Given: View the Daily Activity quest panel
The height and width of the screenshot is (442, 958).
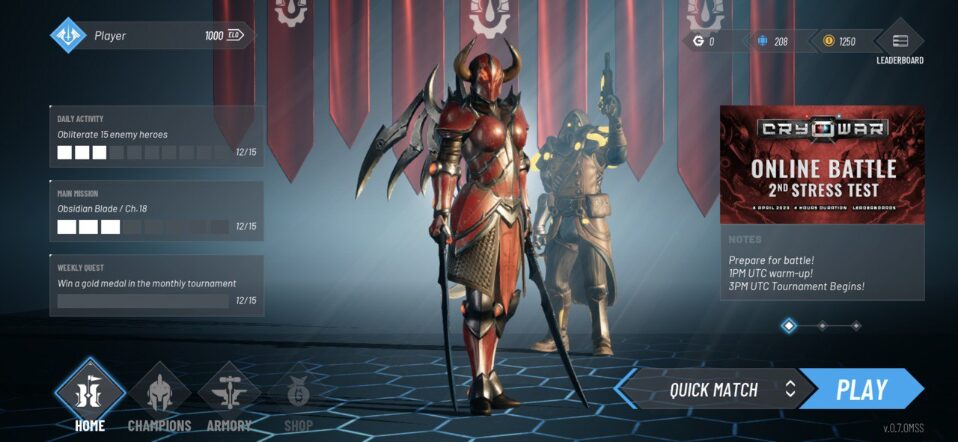Looking at the screenshot, I should pos(157,136).
